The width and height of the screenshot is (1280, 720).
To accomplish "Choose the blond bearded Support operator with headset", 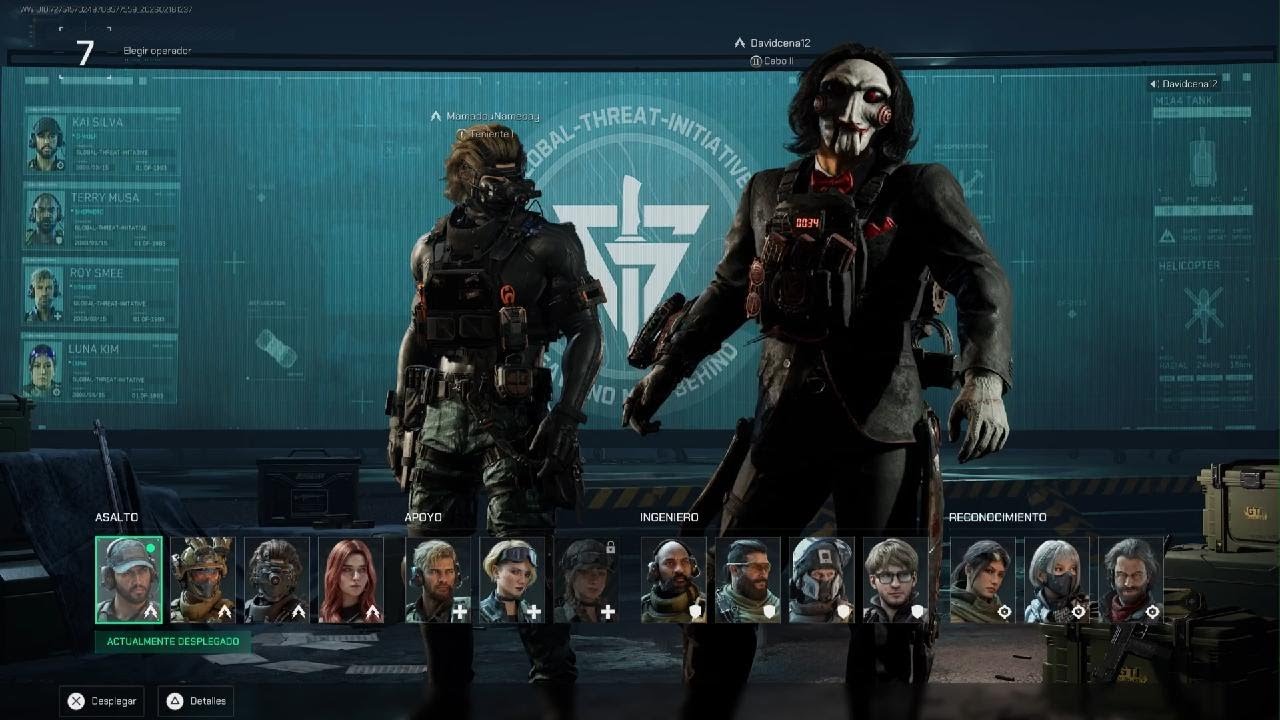I will coord(438,580).
